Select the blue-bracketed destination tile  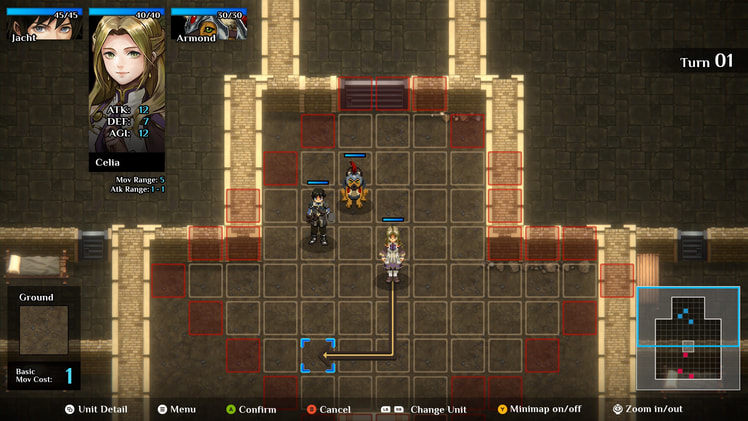[318, 355]
